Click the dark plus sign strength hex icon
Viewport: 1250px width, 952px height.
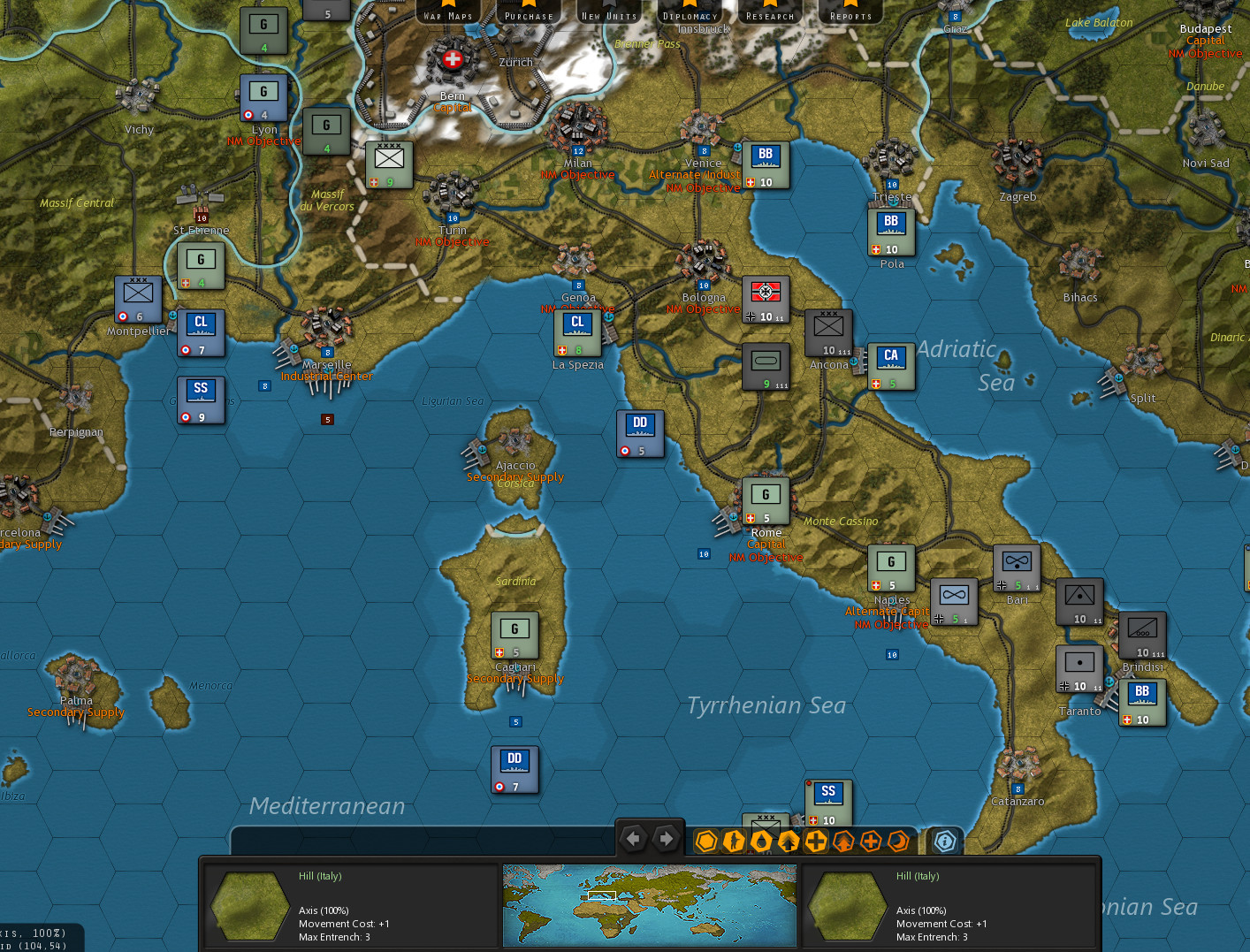click(816, 841)
